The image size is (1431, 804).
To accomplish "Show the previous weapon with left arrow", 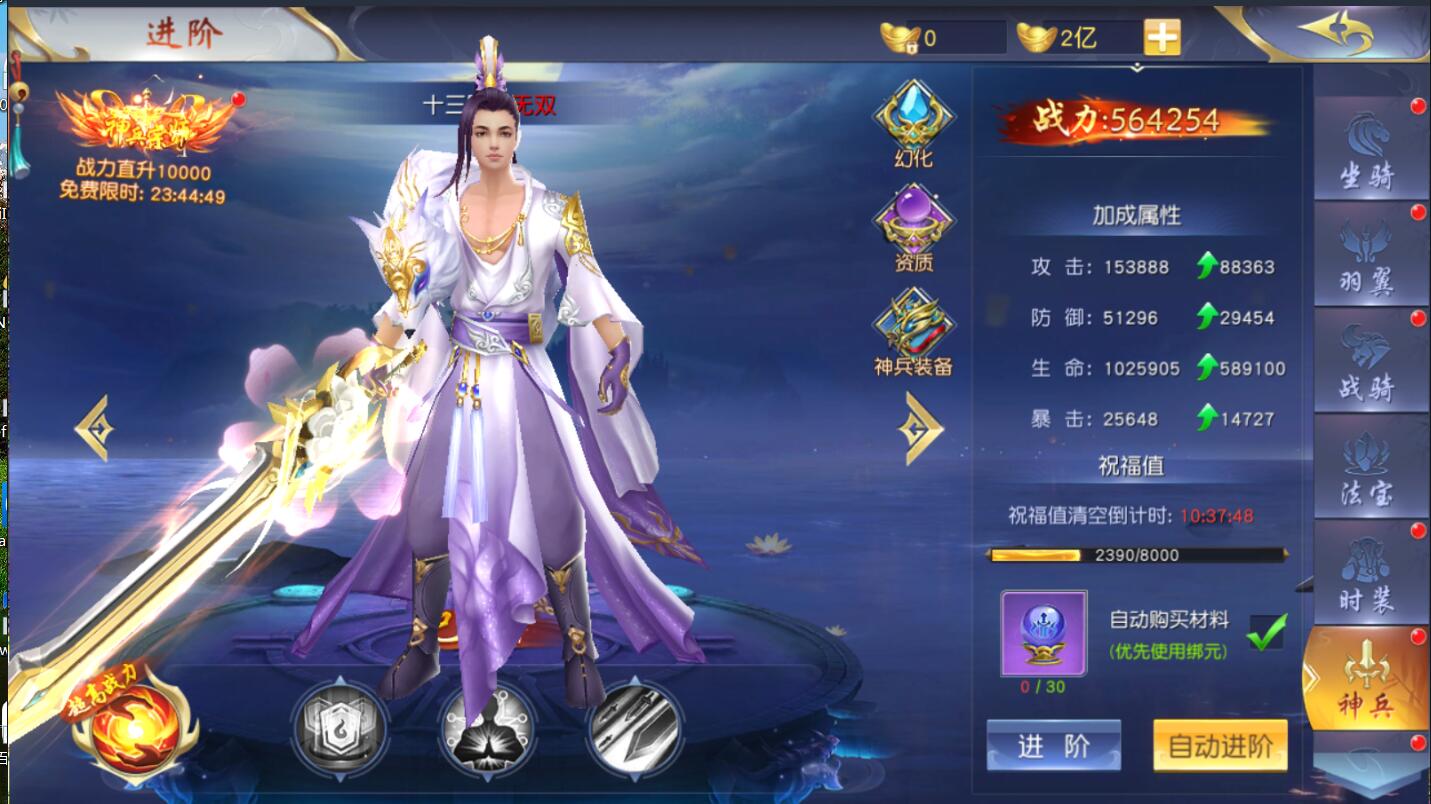I will click(95, 428).
